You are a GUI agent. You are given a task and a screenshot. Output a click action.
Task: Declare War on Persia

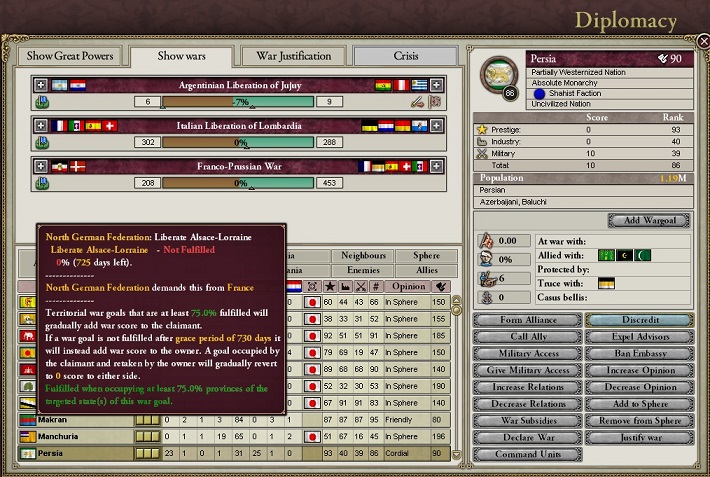click(x=527, y=437)
